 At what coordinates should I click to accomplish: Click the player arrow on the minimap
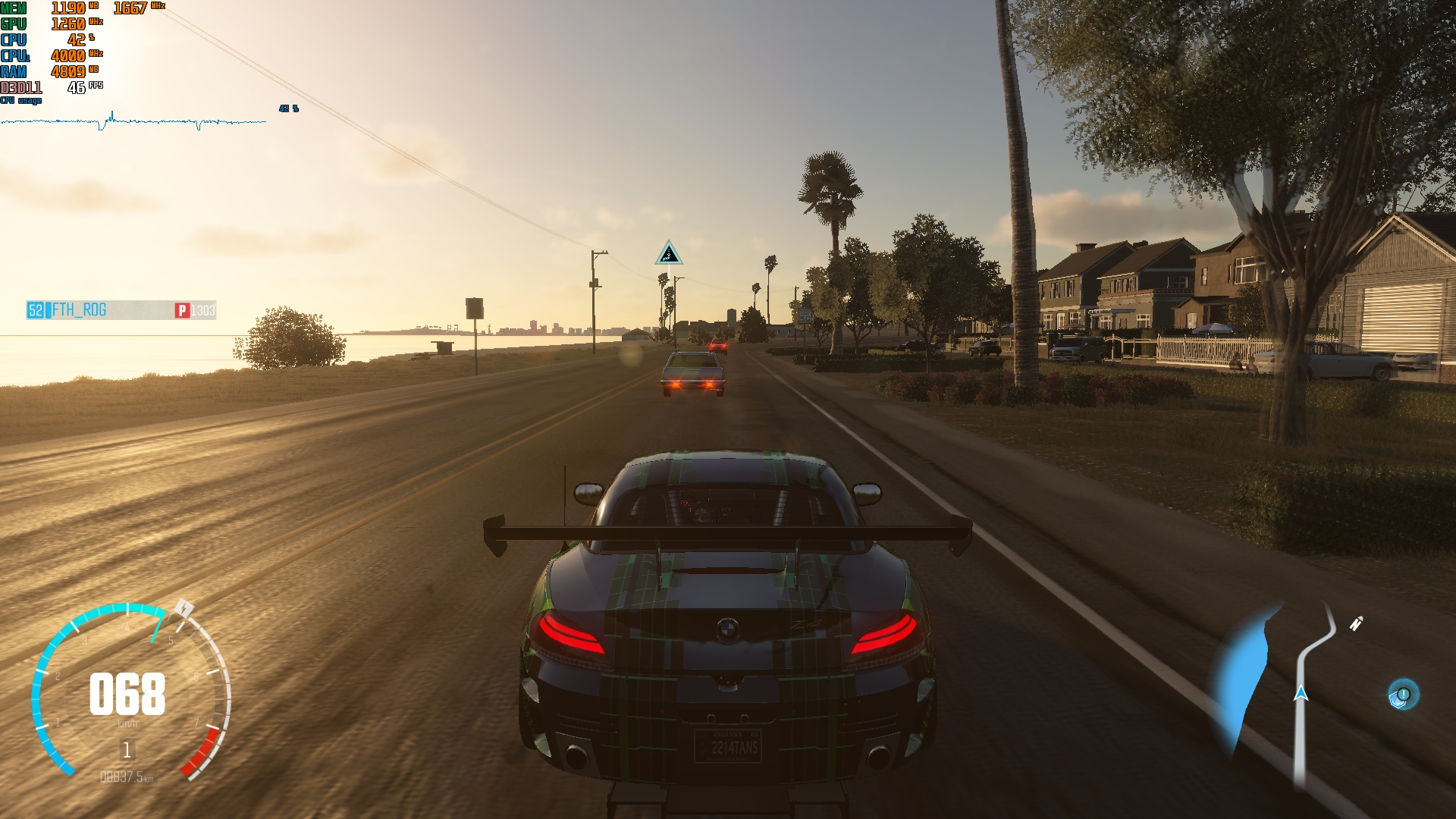(x=1301, y=692)
